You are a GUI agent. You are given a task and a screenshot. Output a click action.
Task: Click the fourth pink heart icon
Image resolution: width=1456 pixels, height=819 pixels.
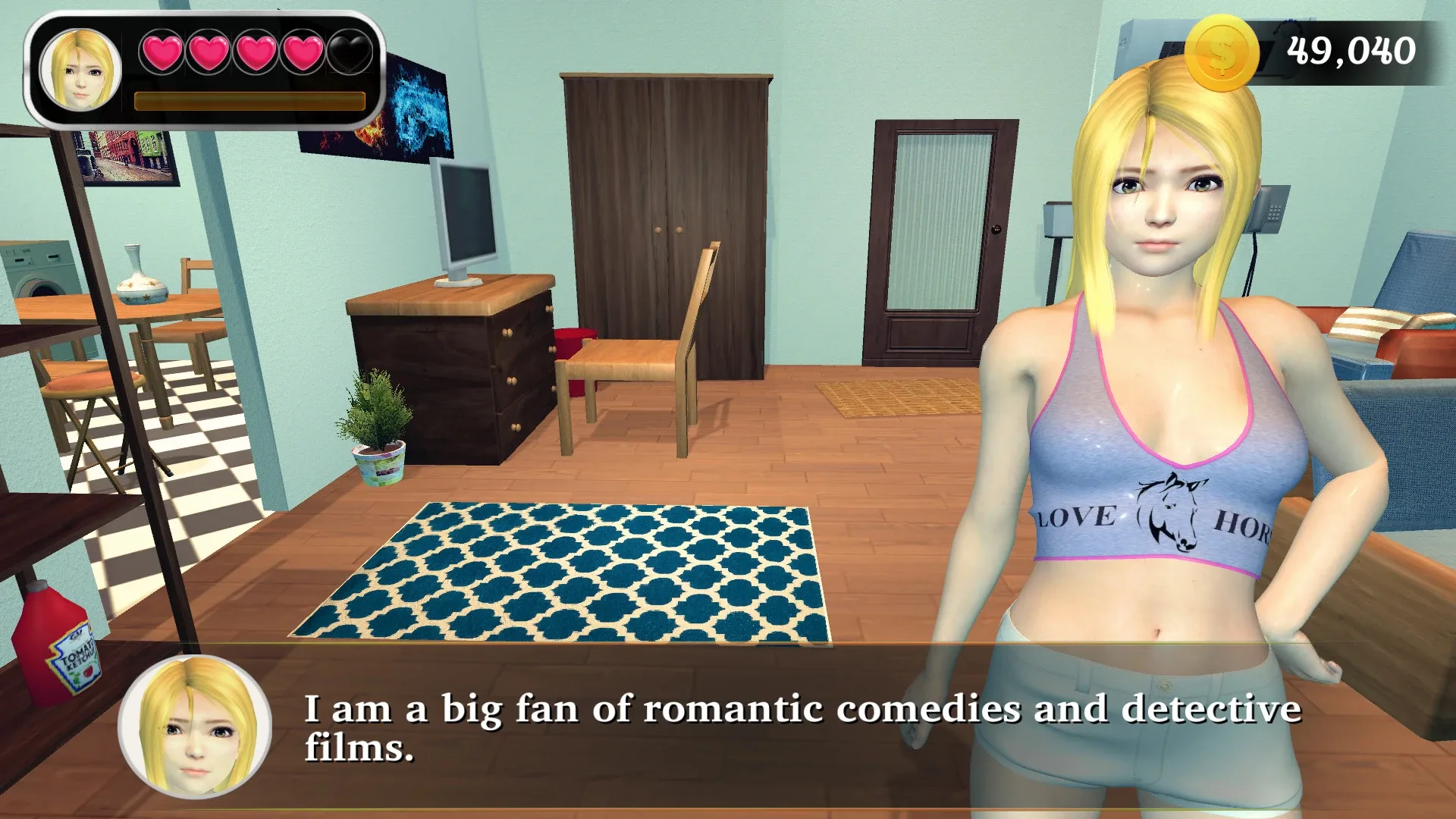(303, 52)
